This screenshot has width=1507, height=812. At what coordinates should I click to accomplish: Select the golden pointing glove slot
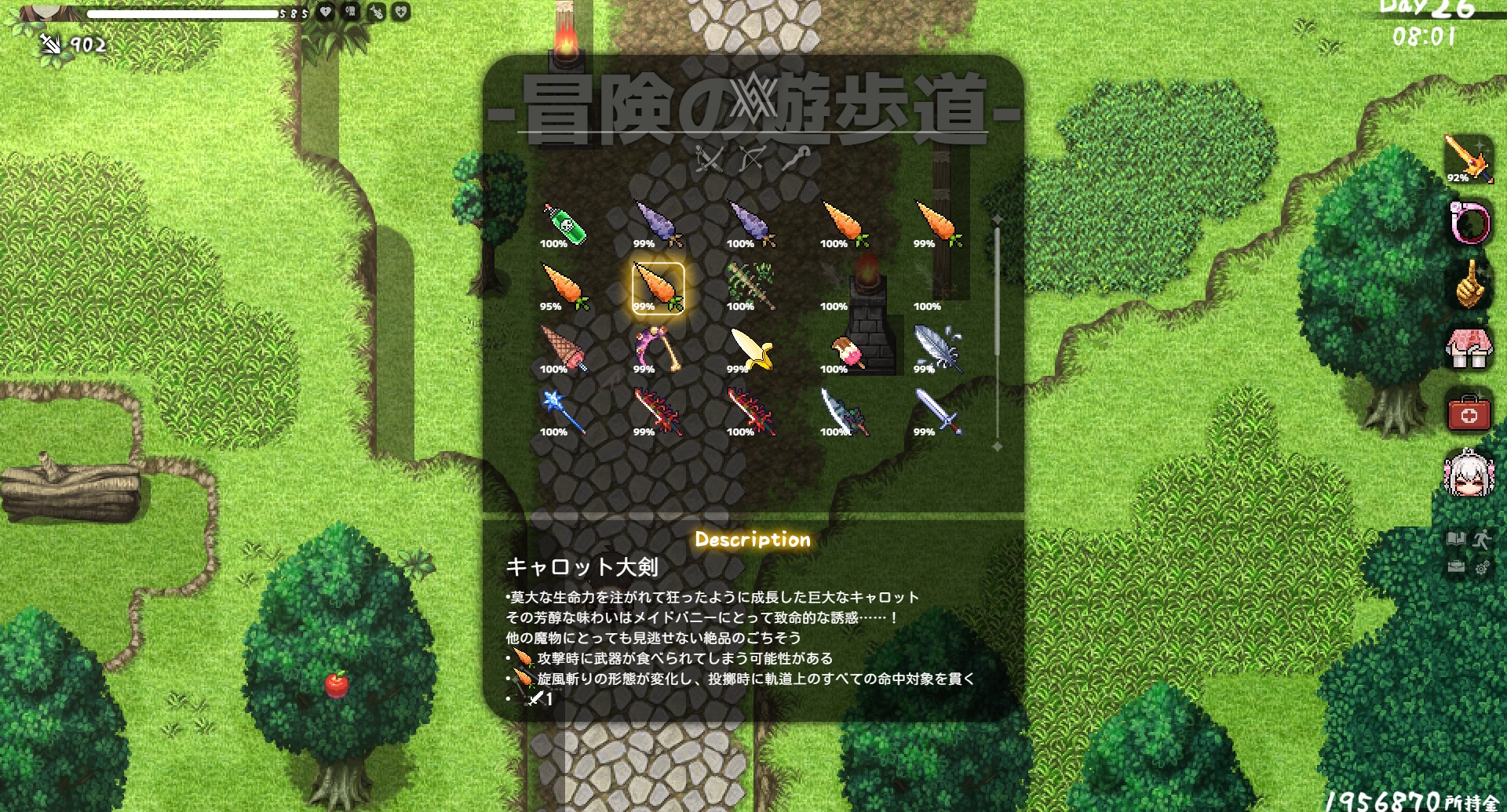click(x=1469, y=286)
